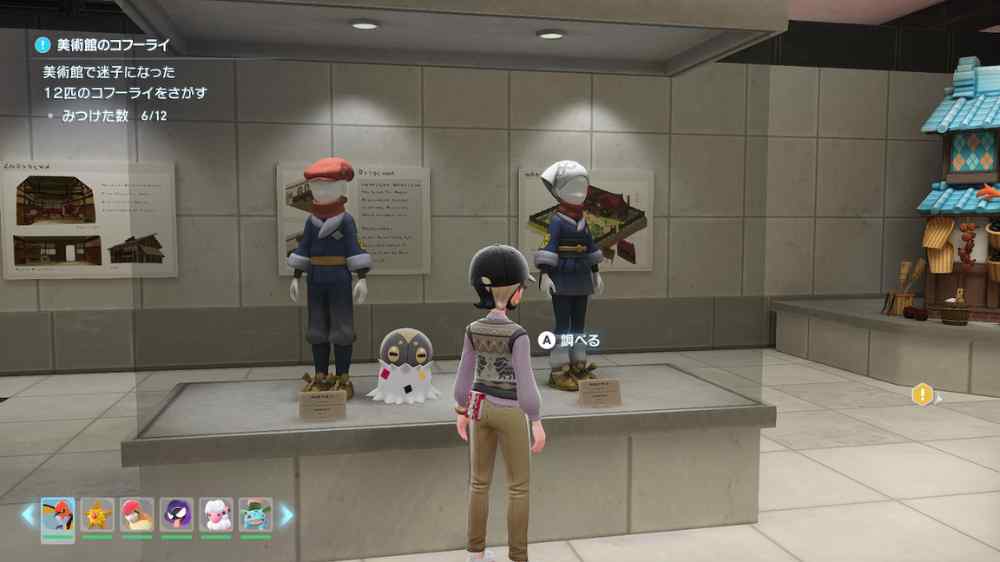This screenshot has height=562, width=1000.
Task: Click the yellow exclamation quest marker
Action: 922,395
